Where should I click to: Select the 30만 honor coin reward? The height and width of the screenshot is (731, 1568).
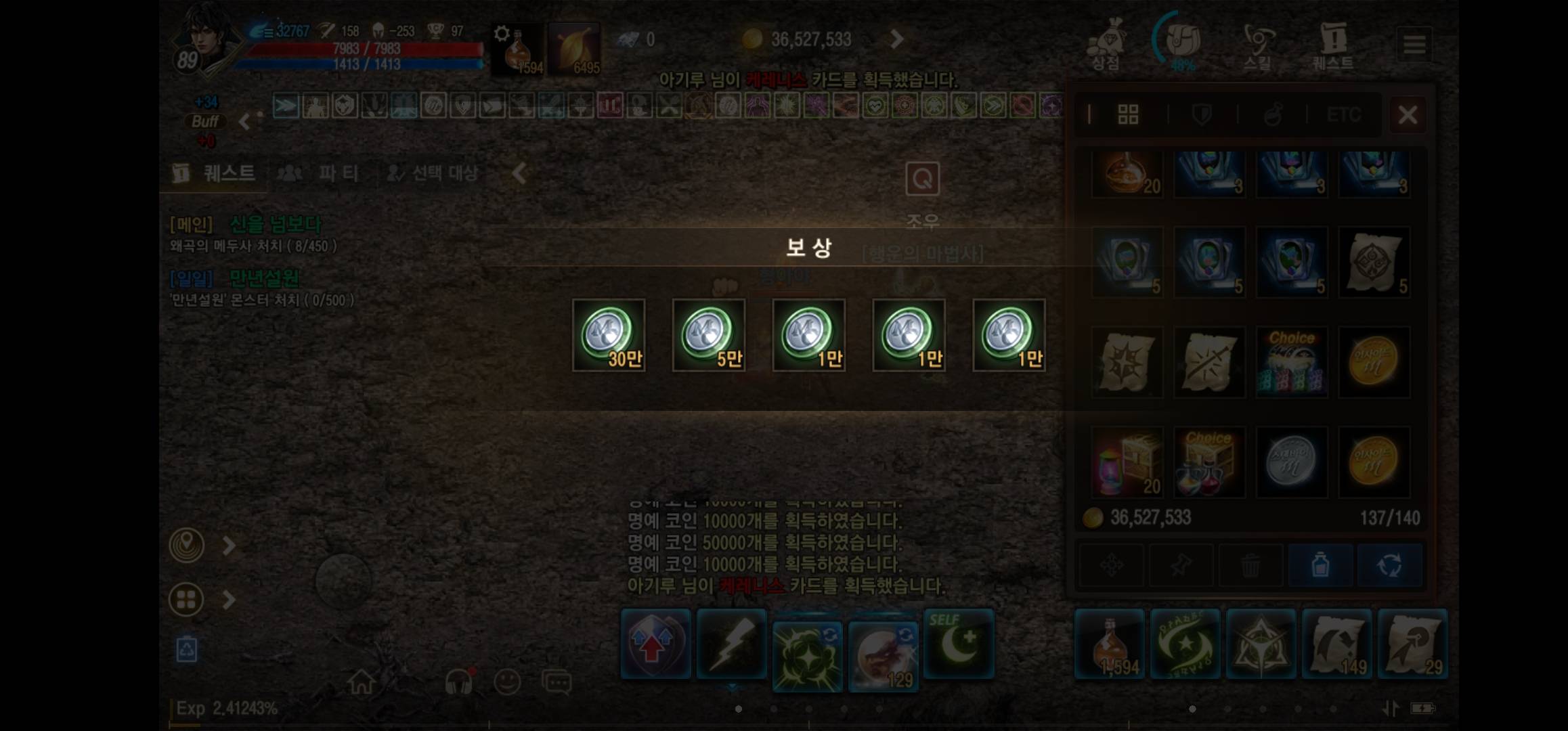(608, 335)
